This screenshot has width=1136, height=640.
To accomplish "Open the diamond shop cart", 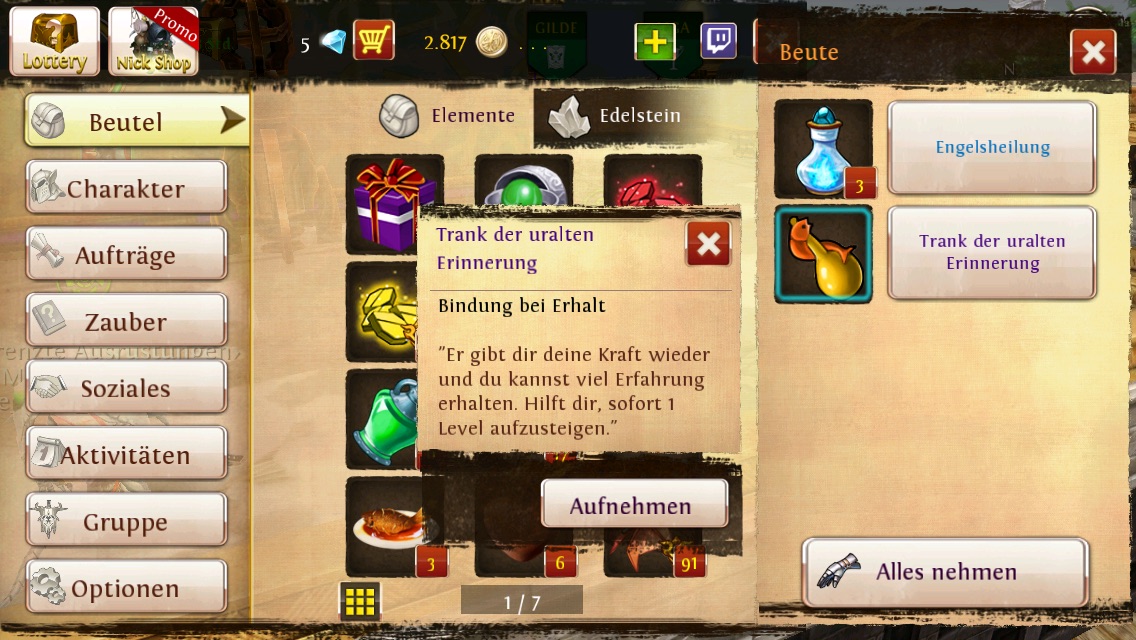I will [373, 41].
